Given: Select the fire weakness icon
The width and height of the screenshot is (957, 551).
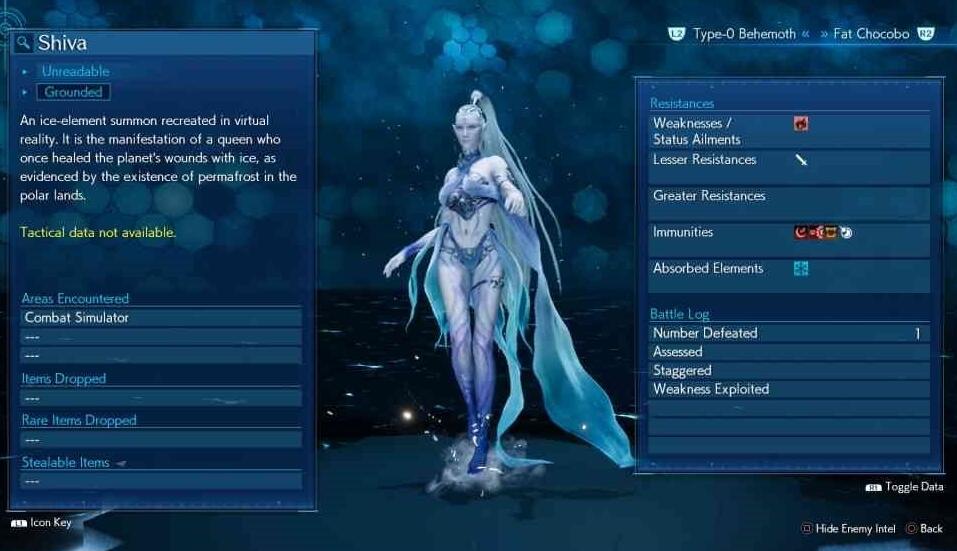Looking at the screenshot, I should pyautogui.click(x=800, y=124).
